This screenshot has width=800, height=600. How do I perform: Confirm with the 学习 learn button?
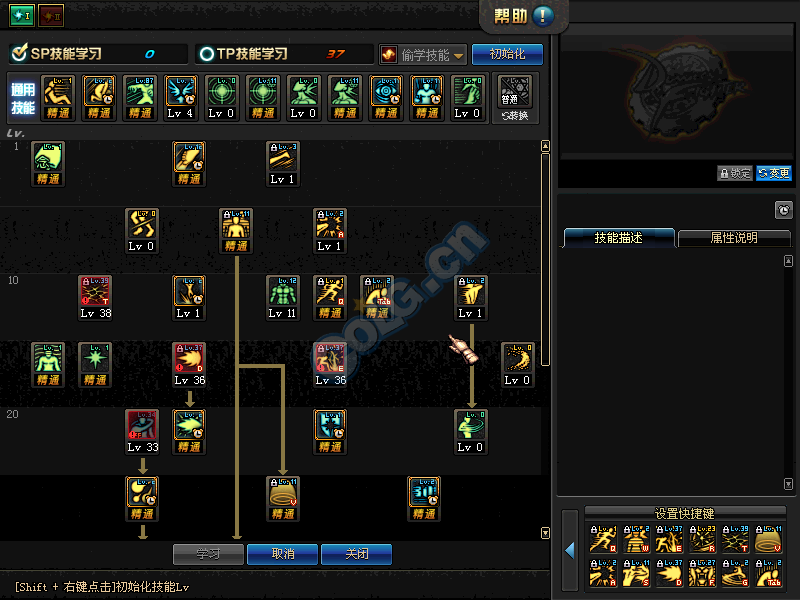[208, 554]
